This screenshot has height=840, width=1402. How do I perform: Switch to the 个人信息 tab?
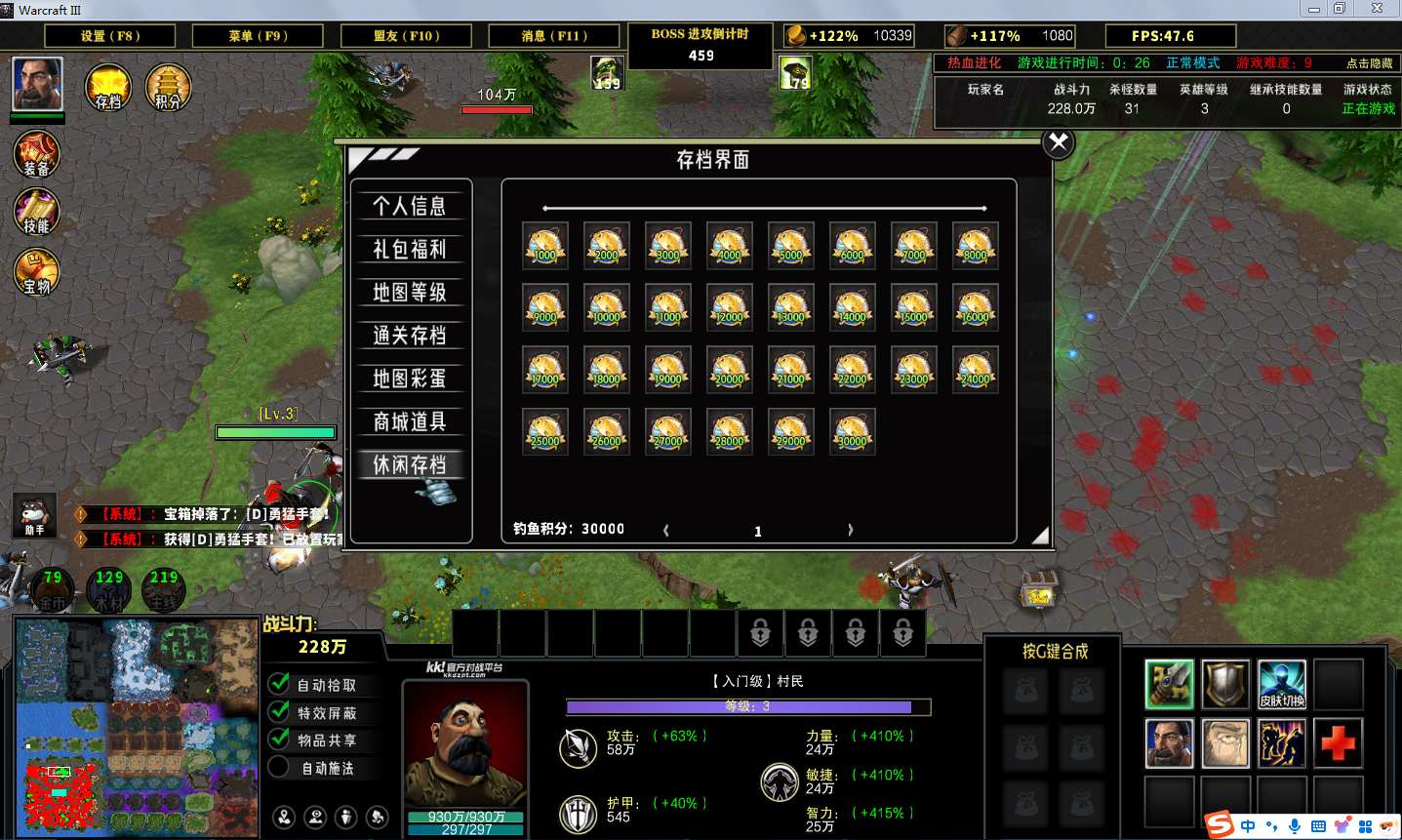coord(410,206)
